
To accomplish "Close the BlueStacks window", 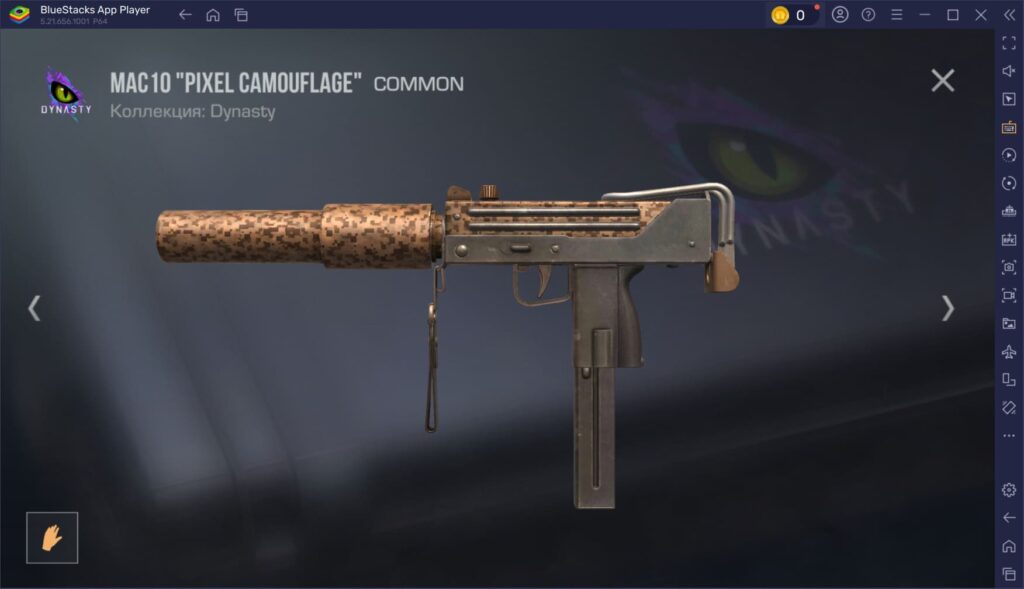I will point(981,15).
